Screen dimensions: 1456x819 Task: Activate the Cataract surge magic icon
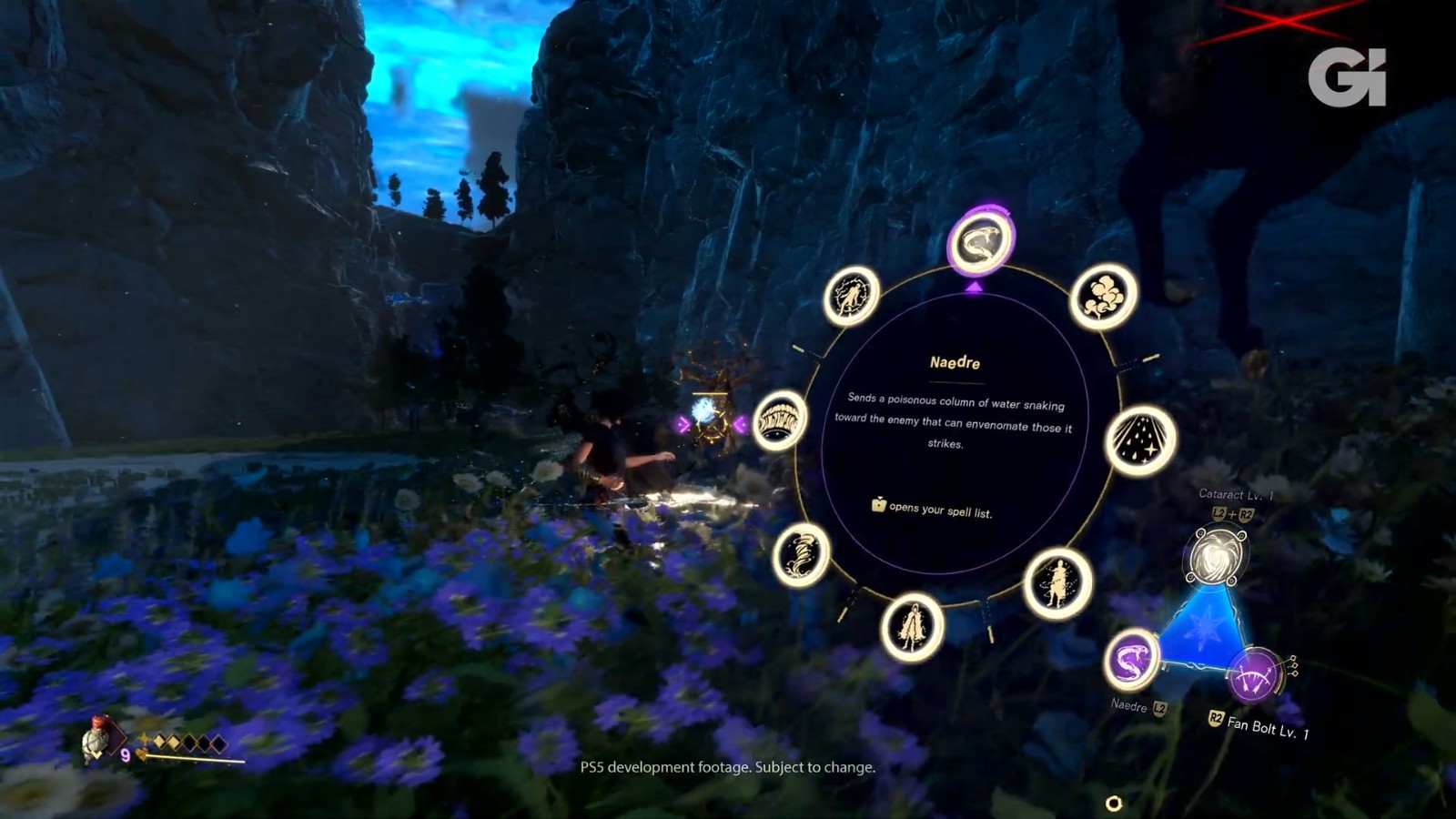[x=1217, y=557]
